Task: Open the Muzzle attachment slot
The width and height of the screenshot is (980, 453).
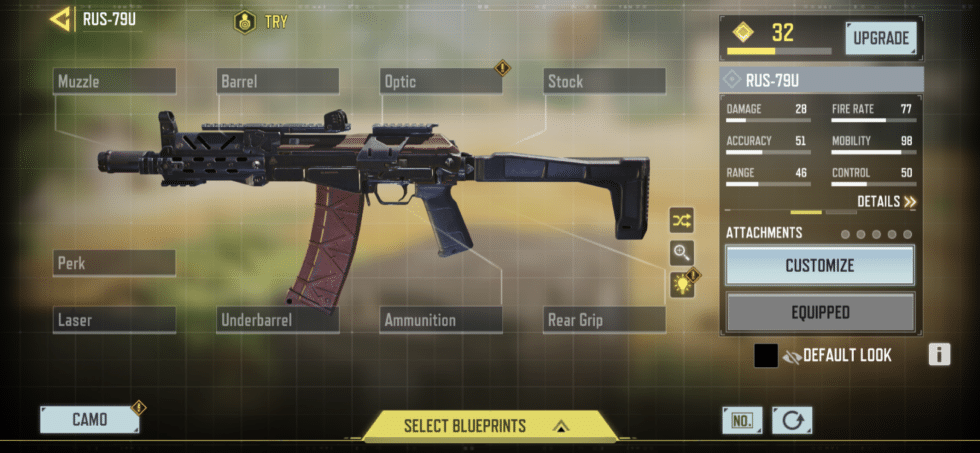Action: 114,82
